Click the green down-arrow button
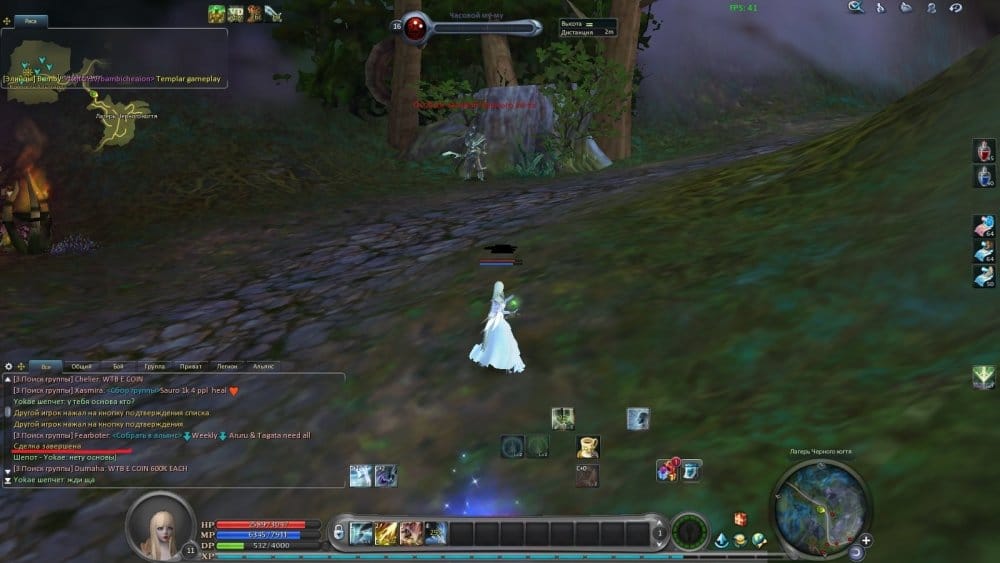Image resolution: width=1000 pixels, height=563 pixels. click(983, 377)
